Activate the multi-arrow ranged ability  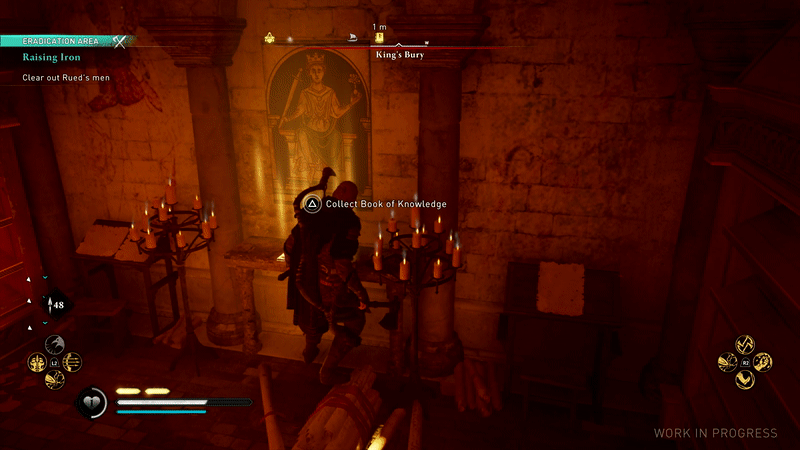[72, 362]
